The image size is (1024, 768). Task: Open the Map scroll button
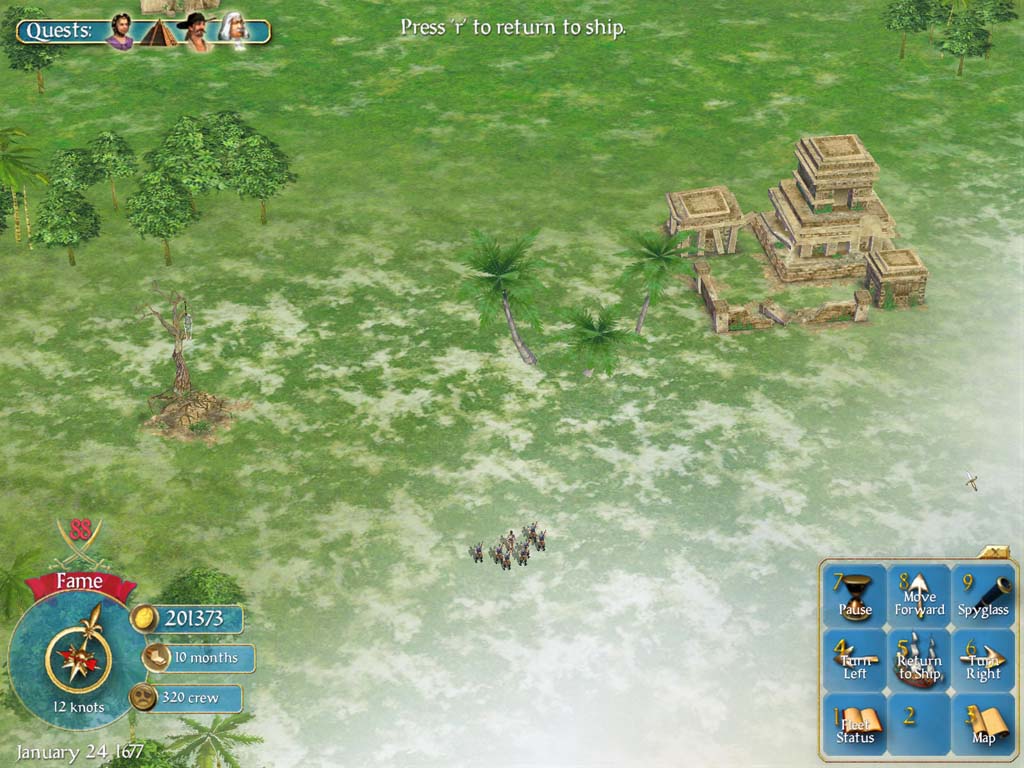click(983, 725)
